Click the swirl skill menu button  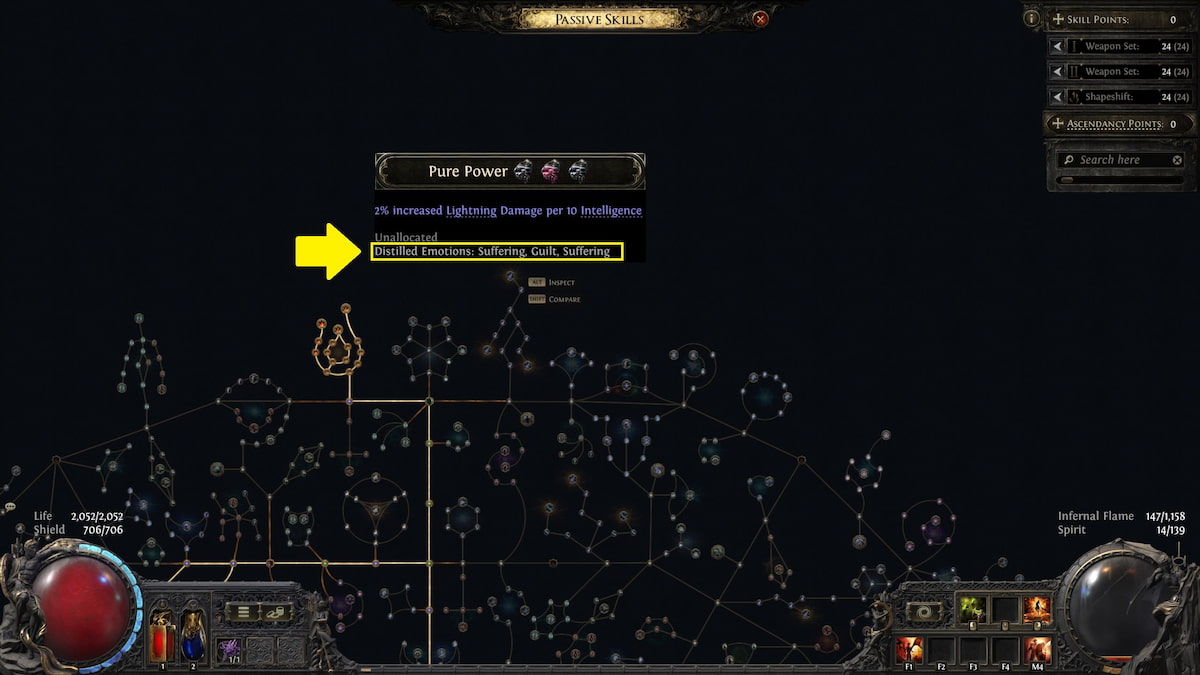point(925,611)
